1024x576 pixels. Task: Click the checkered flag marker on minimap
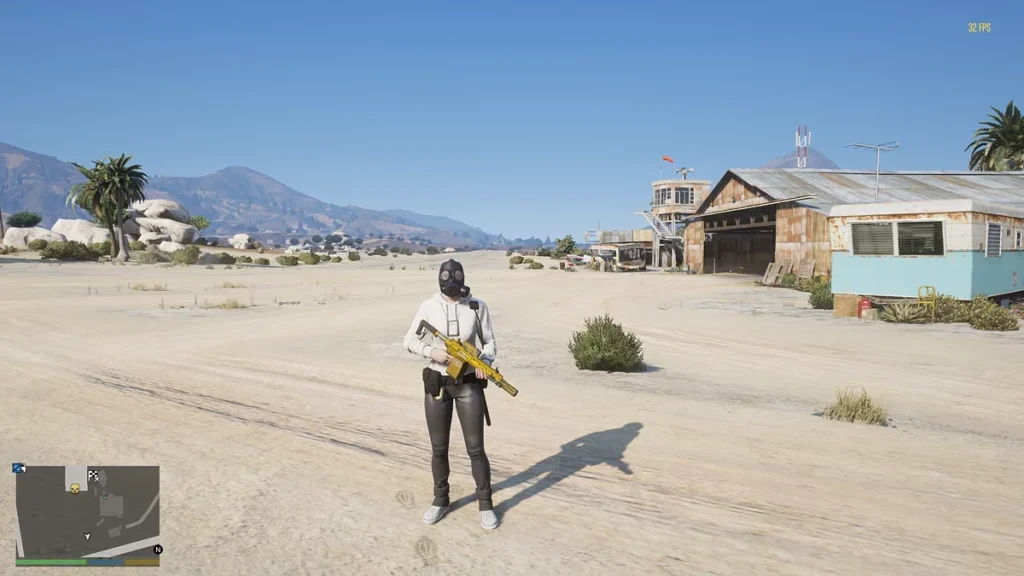click(x=93, y=476)
